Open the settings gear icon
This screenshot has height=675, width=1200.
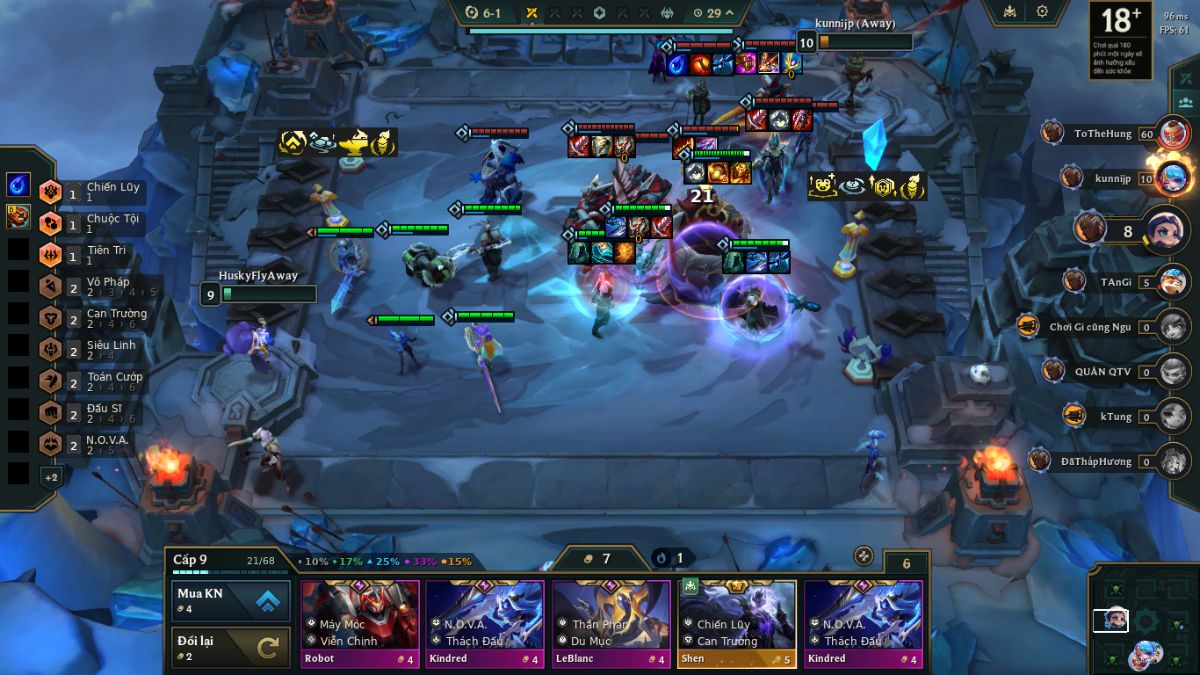click(x=1042, y=12)
